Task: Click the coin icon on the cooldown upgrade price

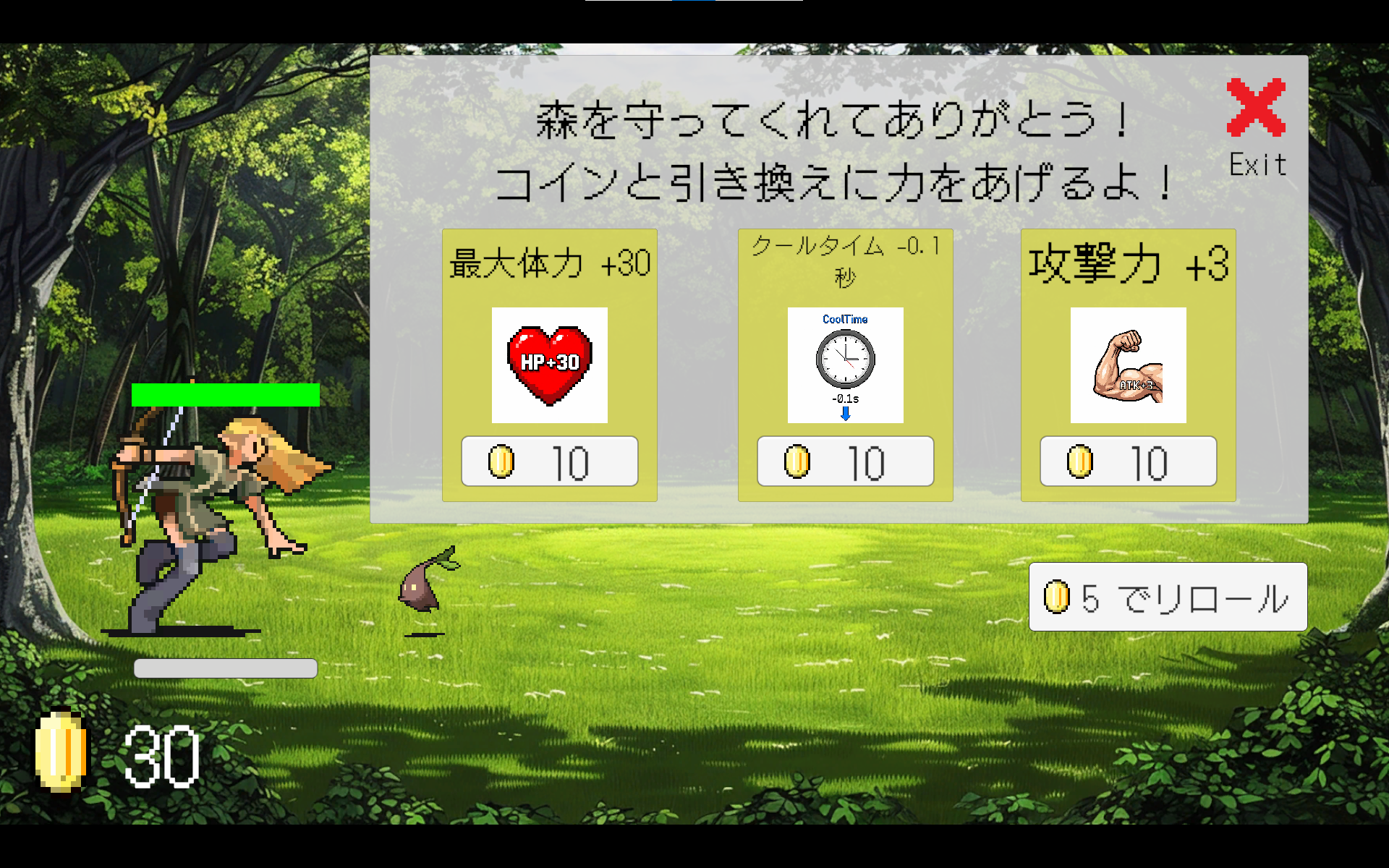Action: tap(797, 461)
